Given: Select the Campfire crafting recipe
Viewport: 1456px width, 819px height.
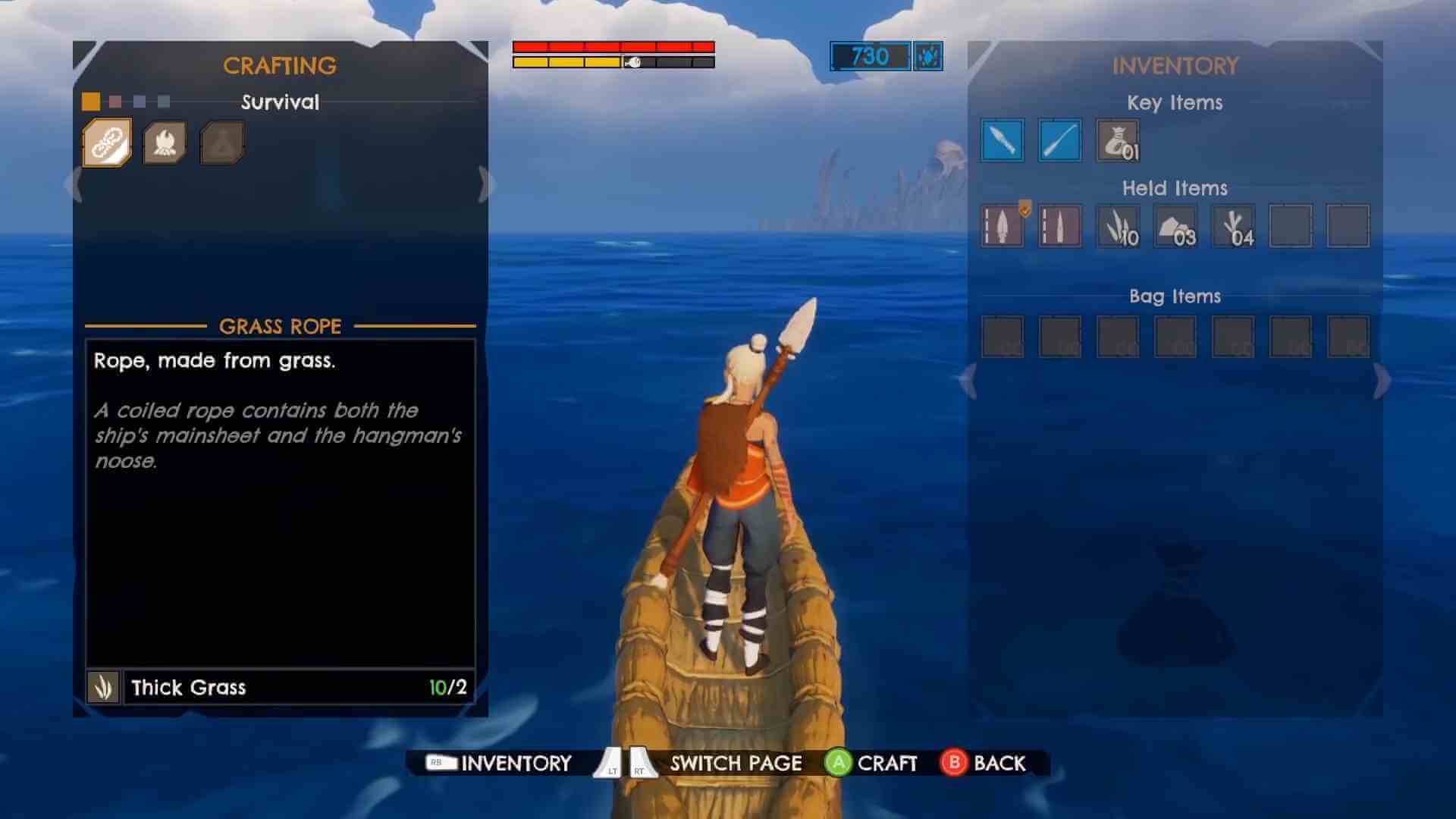Looking at the screenshot, I should pyautogui.click(x=164, y=141).
